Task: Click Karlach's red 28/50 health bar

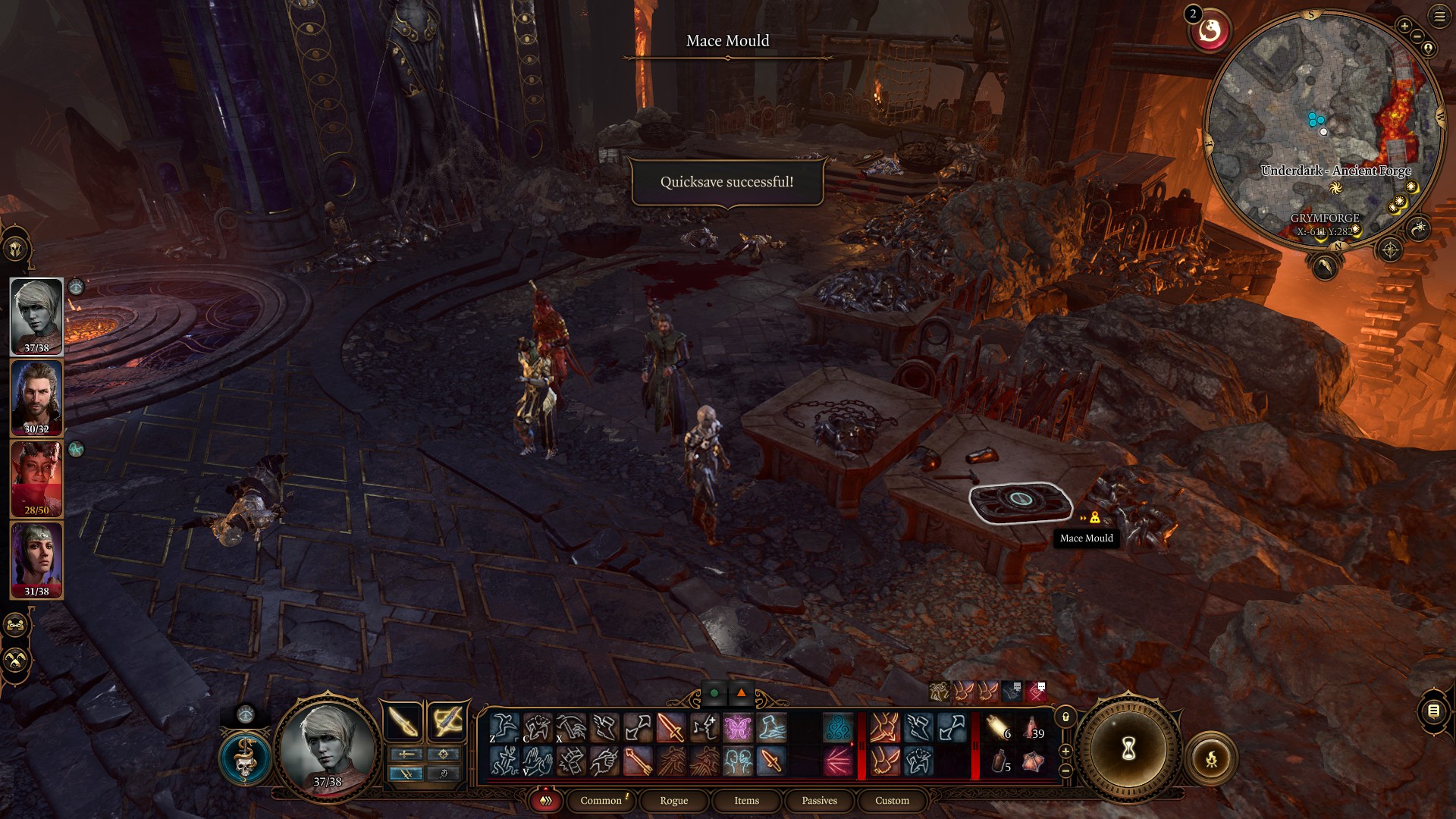Action: [36, 510]
